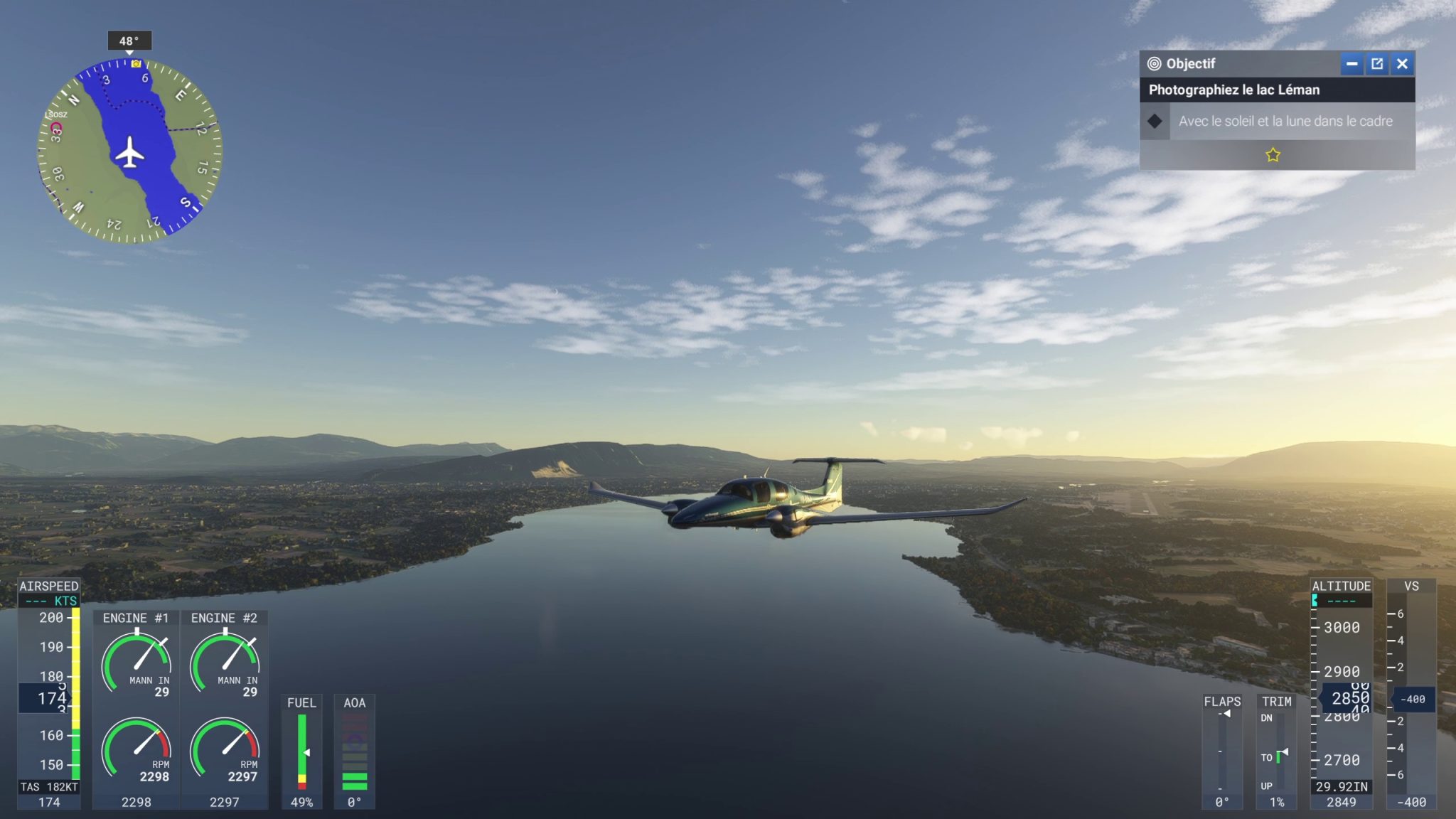Select the Photographiez le lac Léman objective header

tap(1235, 90)
